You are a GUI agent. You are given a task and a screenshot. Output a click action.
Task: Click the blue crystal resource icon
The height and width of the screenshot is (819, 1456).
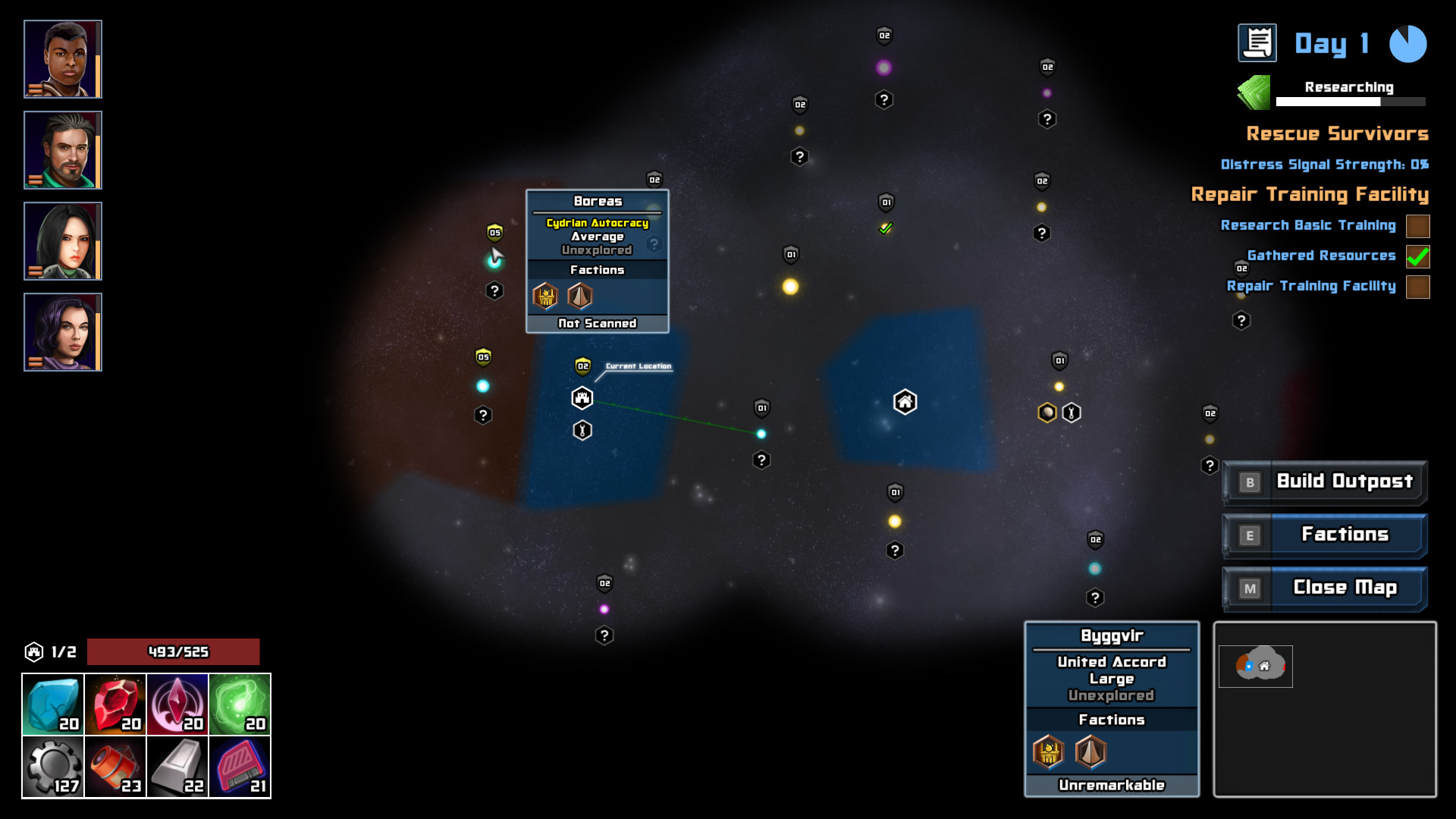[52, 703]
